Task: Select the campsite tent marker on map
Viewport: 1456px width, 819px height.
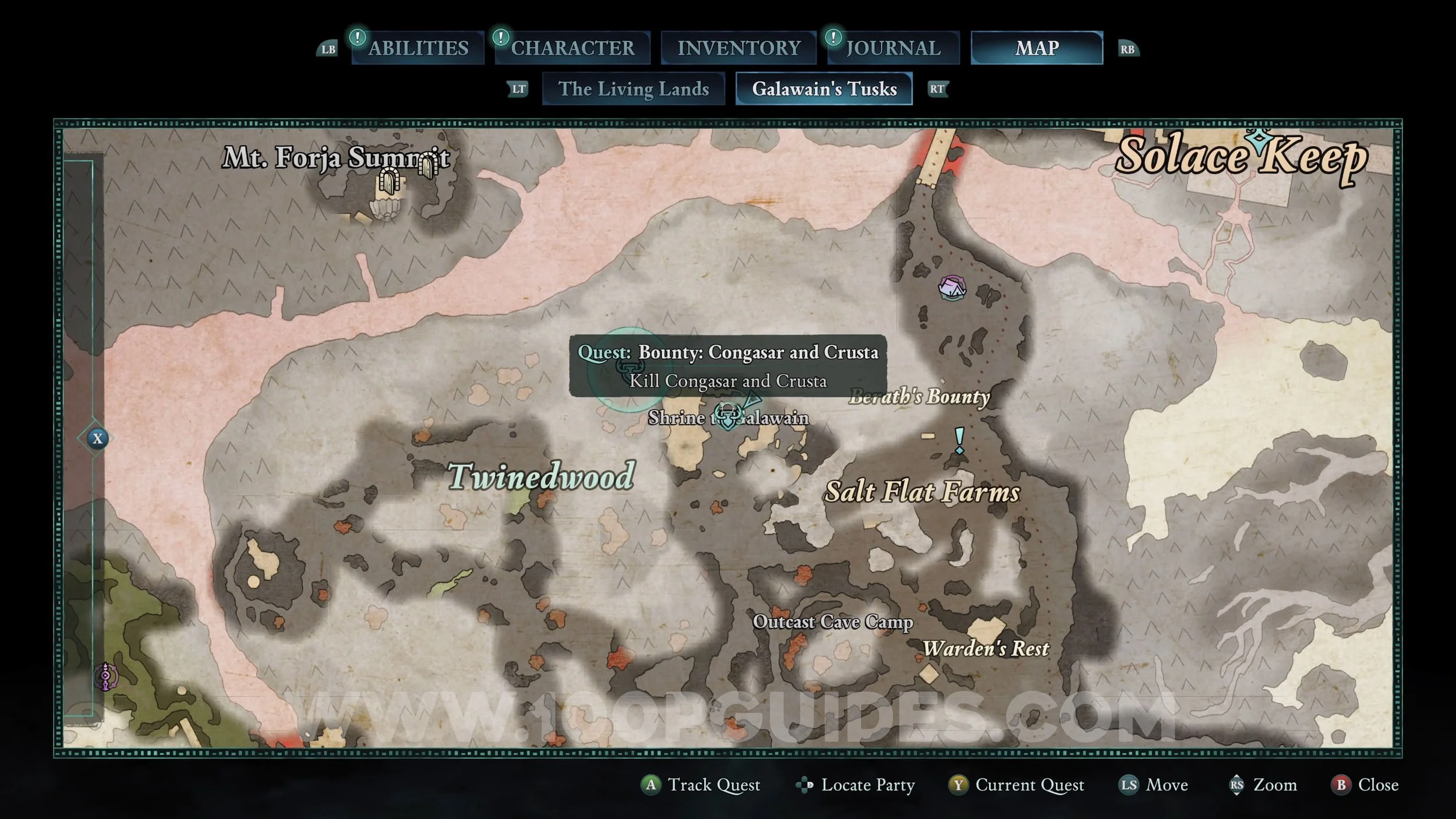Action: tap(952, 287)
